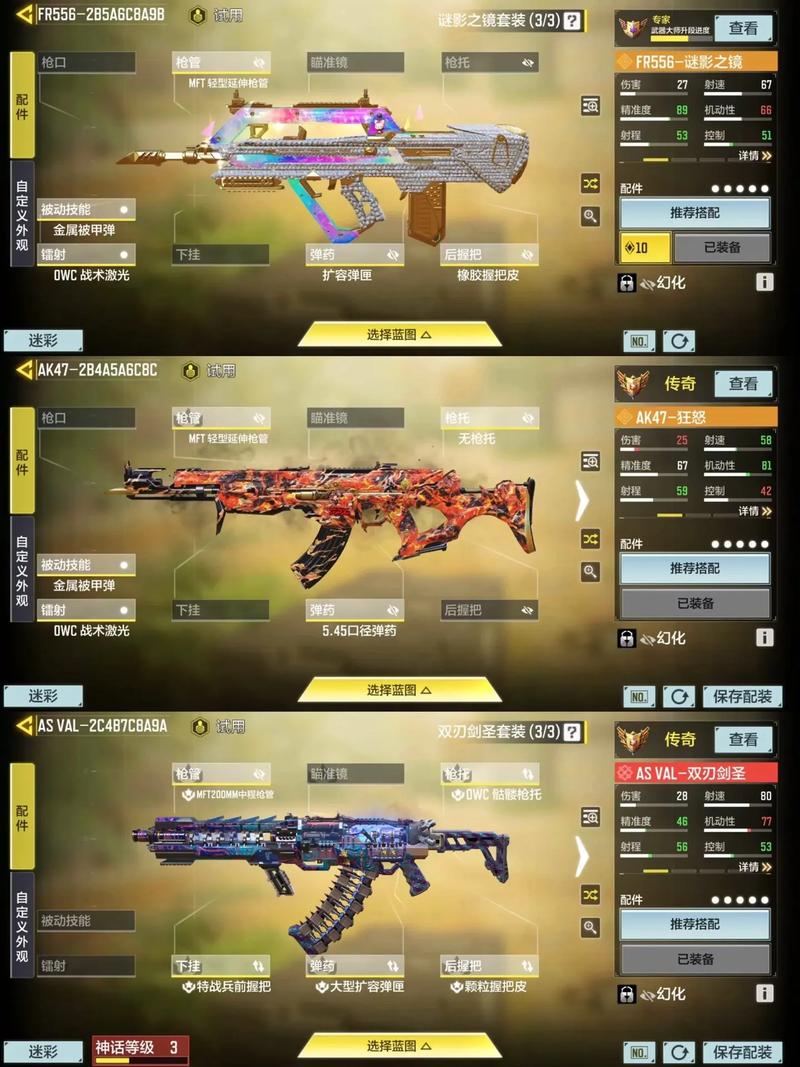Select the 颗粒握把皮 rear grip slot

click(490, 967)
